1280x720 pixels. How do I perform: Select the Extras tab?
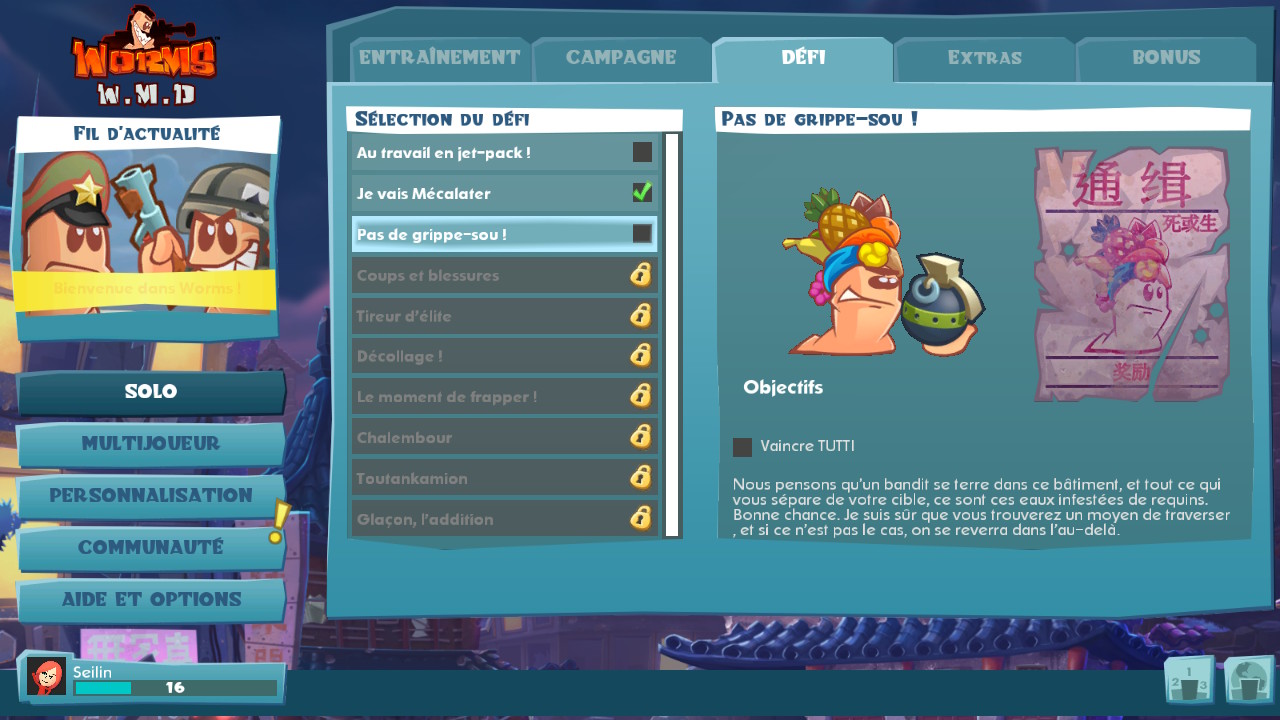[984, 58]
